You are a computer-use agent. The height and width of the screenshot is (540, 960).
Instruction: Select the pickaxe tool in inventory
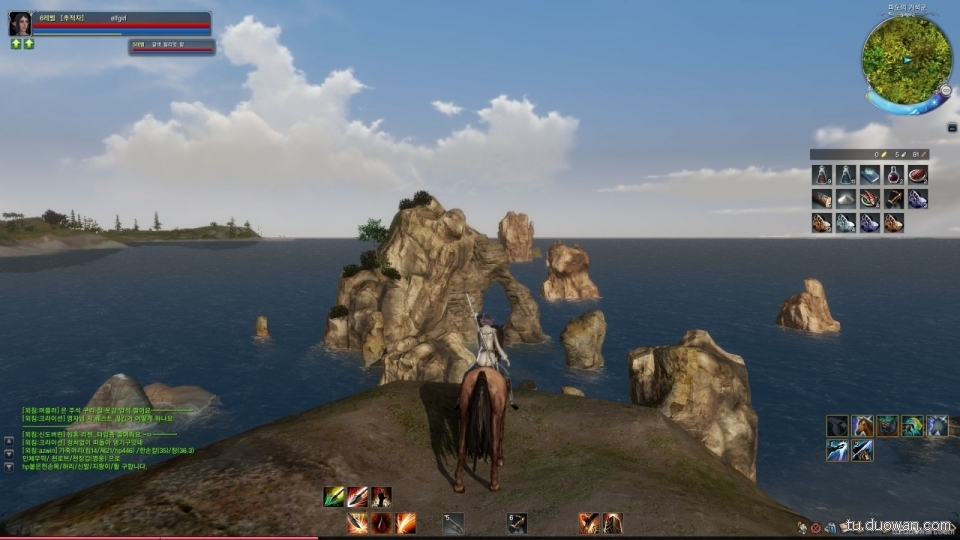tap(894, 199)
